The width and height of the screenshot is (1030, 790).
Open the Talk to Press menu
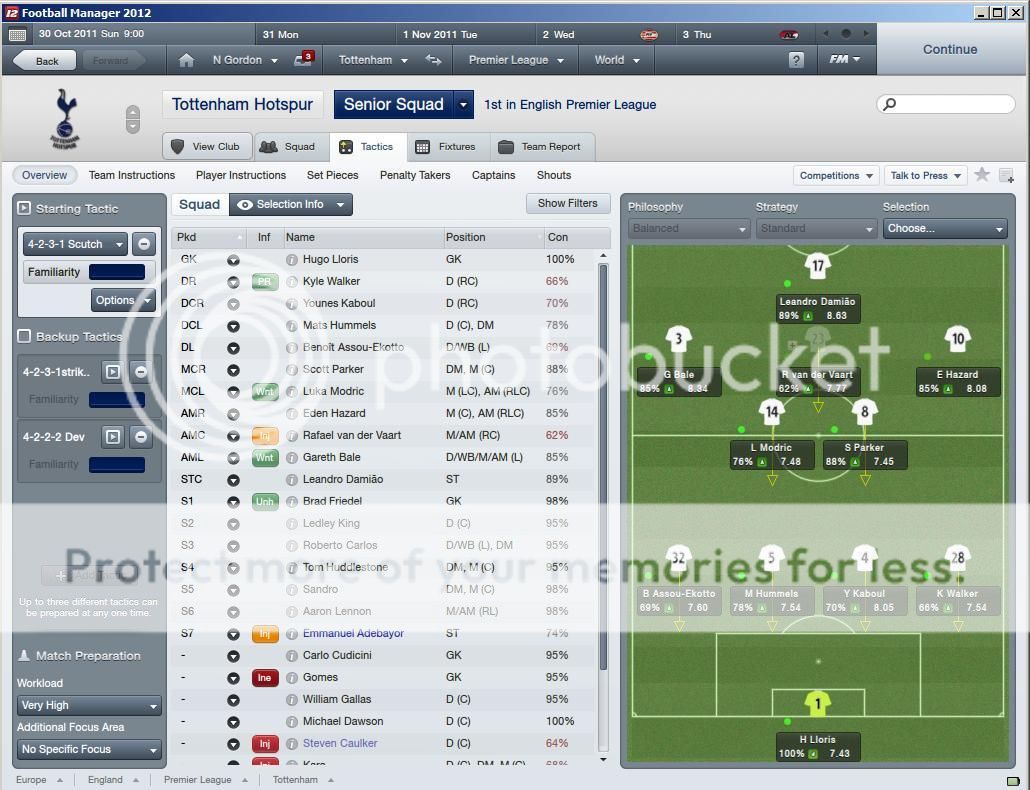pos(925,175)
